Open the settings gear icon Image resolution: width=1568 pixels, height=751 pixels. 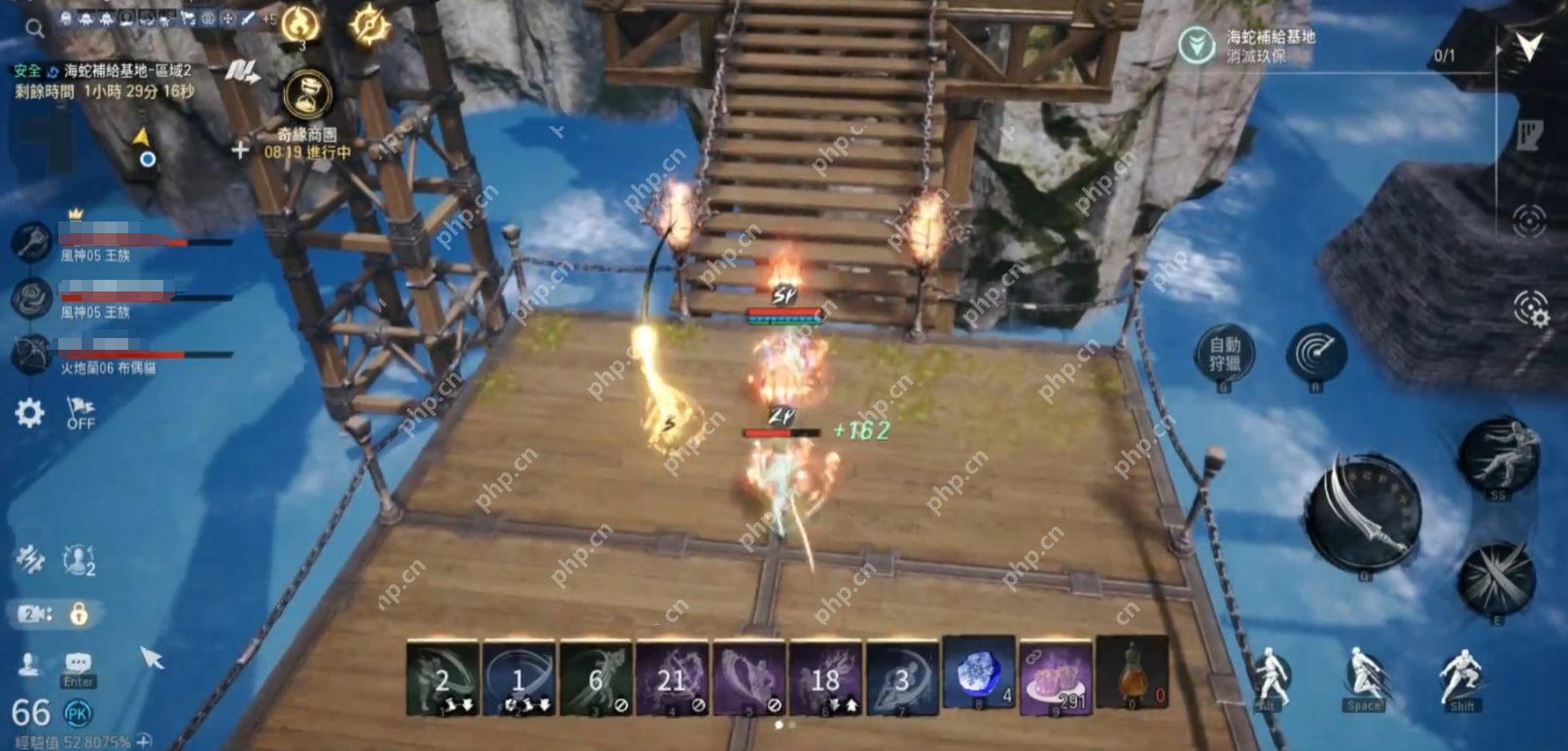pos(29,413)
